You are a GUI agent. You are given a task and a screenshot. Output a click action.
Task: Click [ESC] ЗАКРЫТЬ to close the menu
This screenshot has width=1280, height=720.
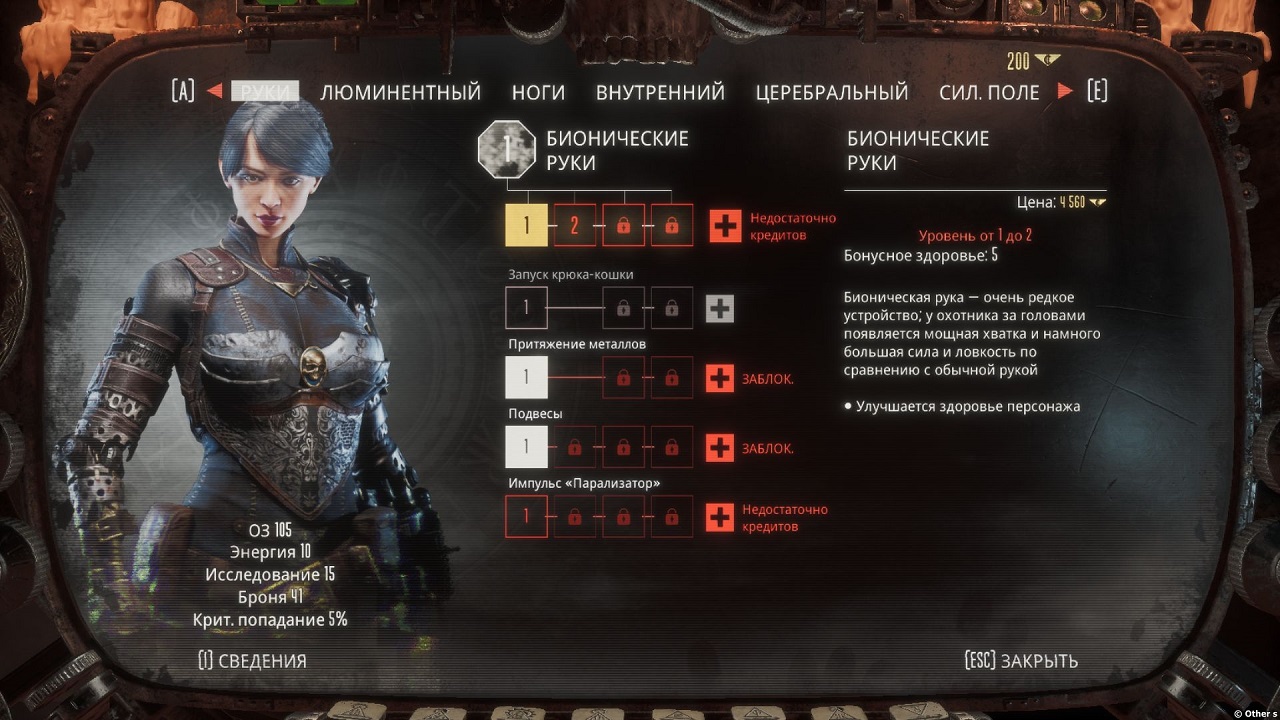(x=1020, y=660)
